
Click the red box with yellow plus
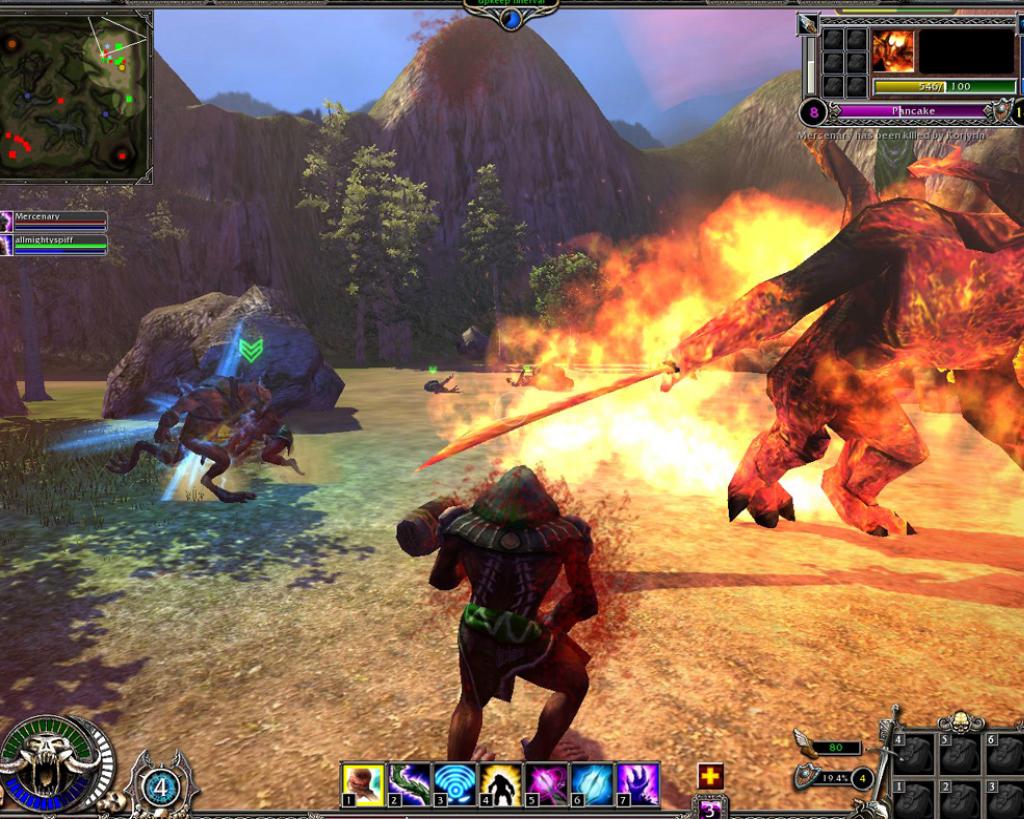[710, 776]
